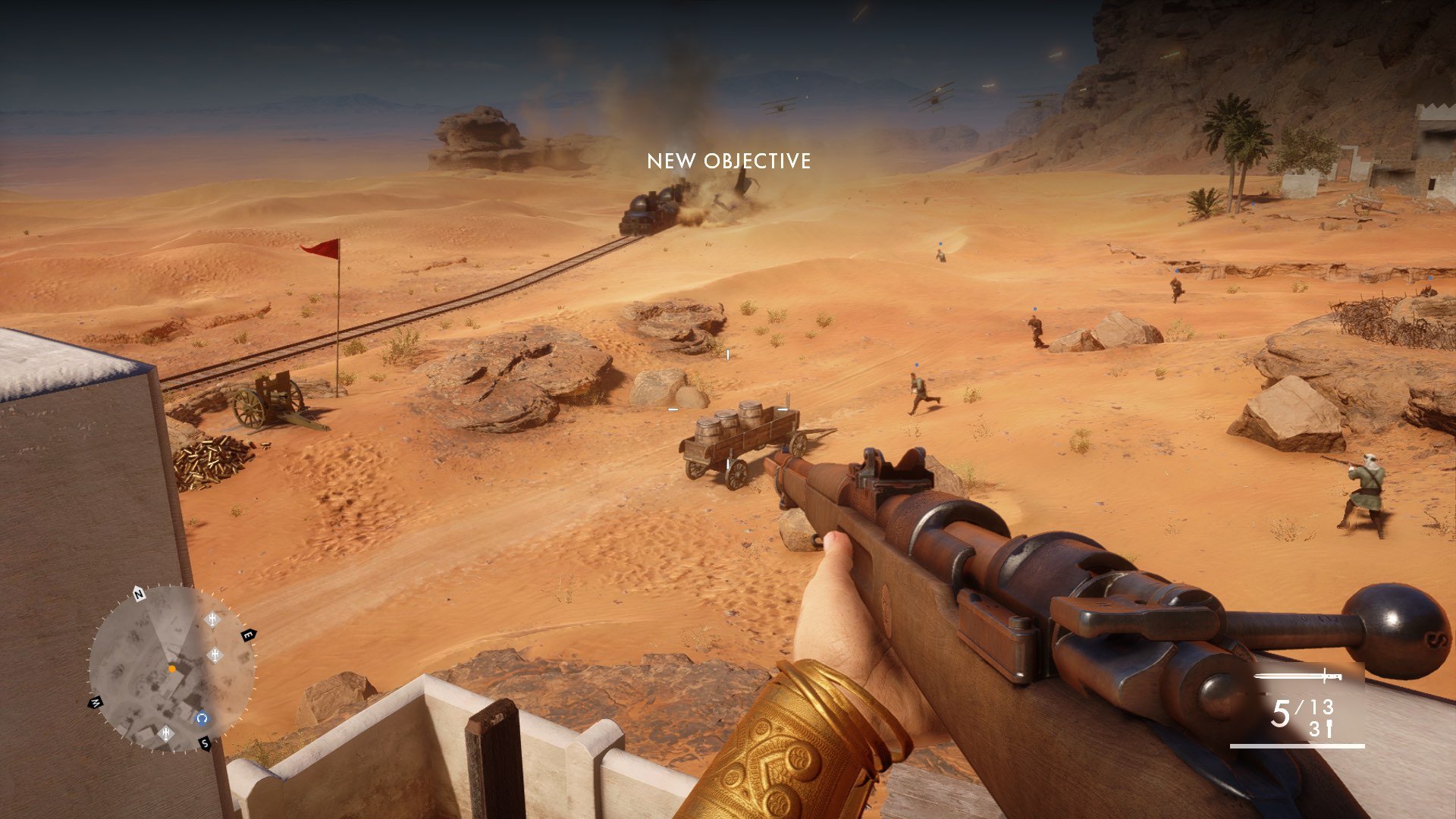
Task: Toggle the E compass marker on the minimap
Action: (248, 635)
